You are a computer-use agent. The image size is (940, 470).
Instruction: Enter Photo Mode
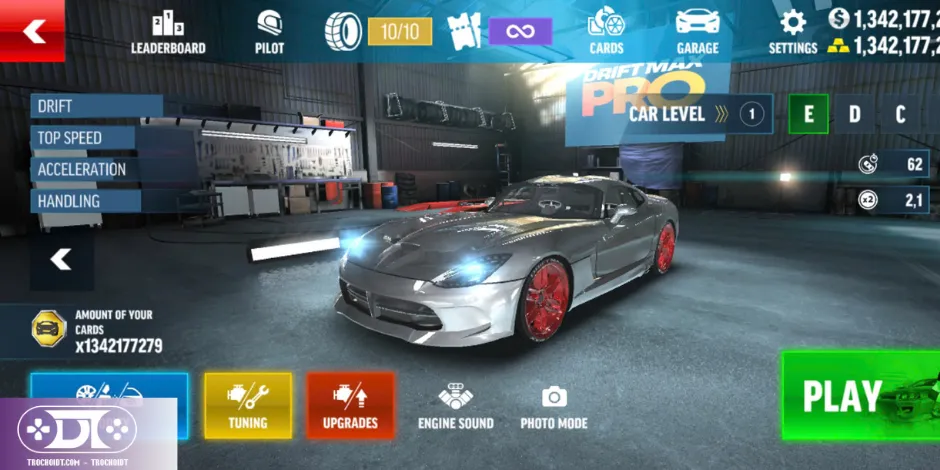click(553, 407)
